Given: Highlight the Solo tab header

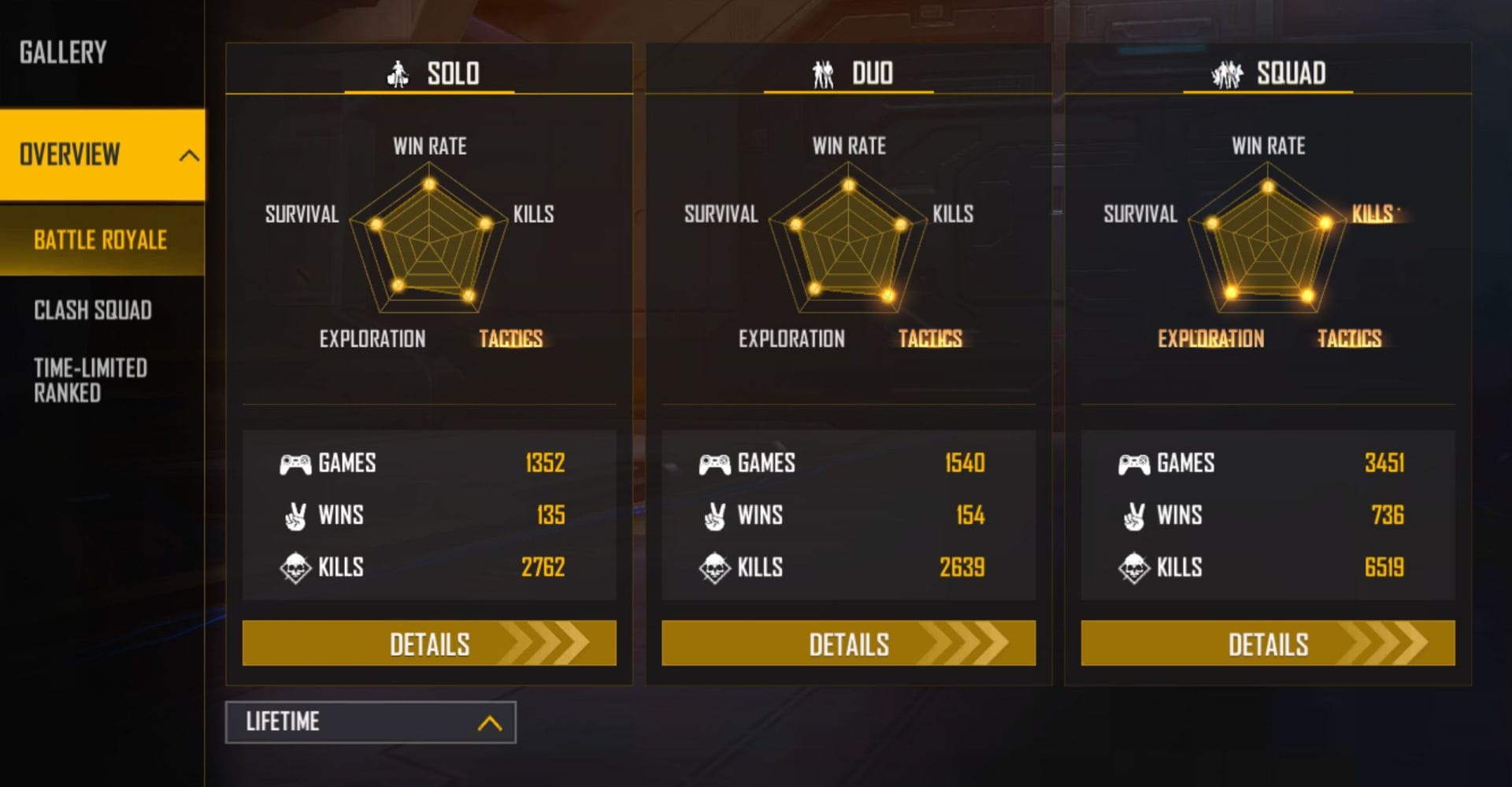Looking at the screenshot, I should 430,73.
